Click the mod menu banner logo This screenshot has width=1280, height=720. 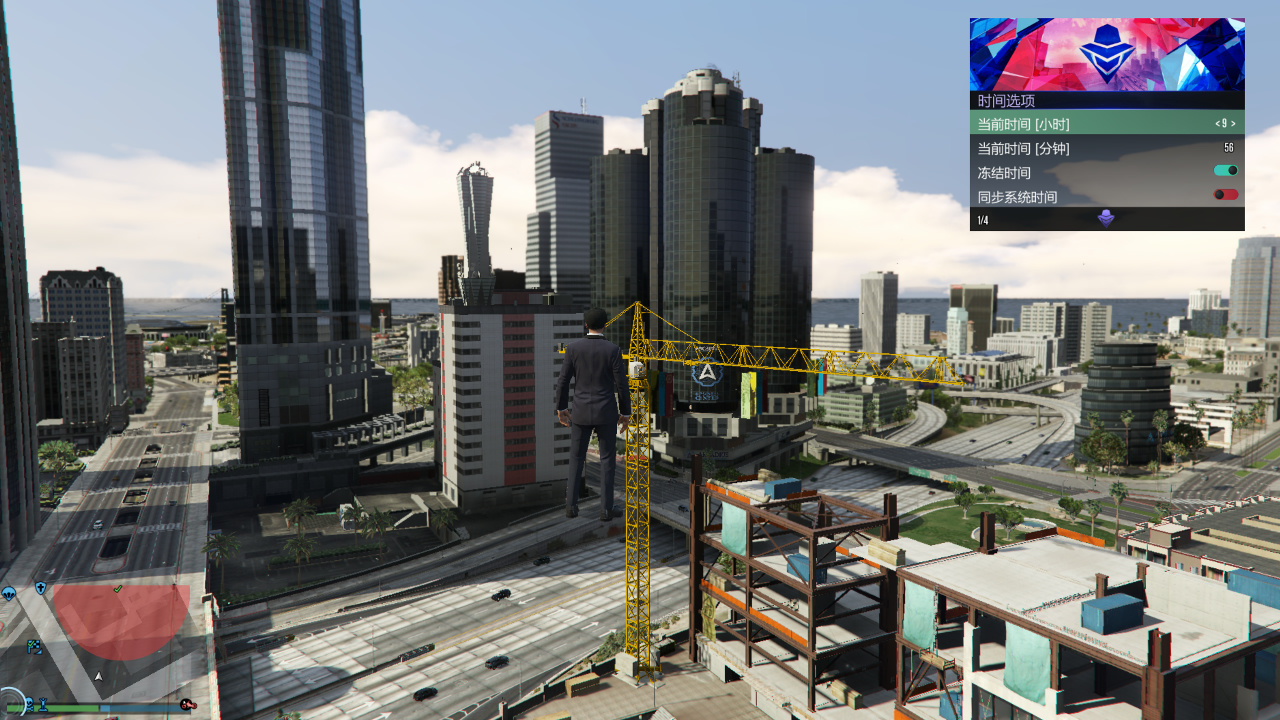1106,54
